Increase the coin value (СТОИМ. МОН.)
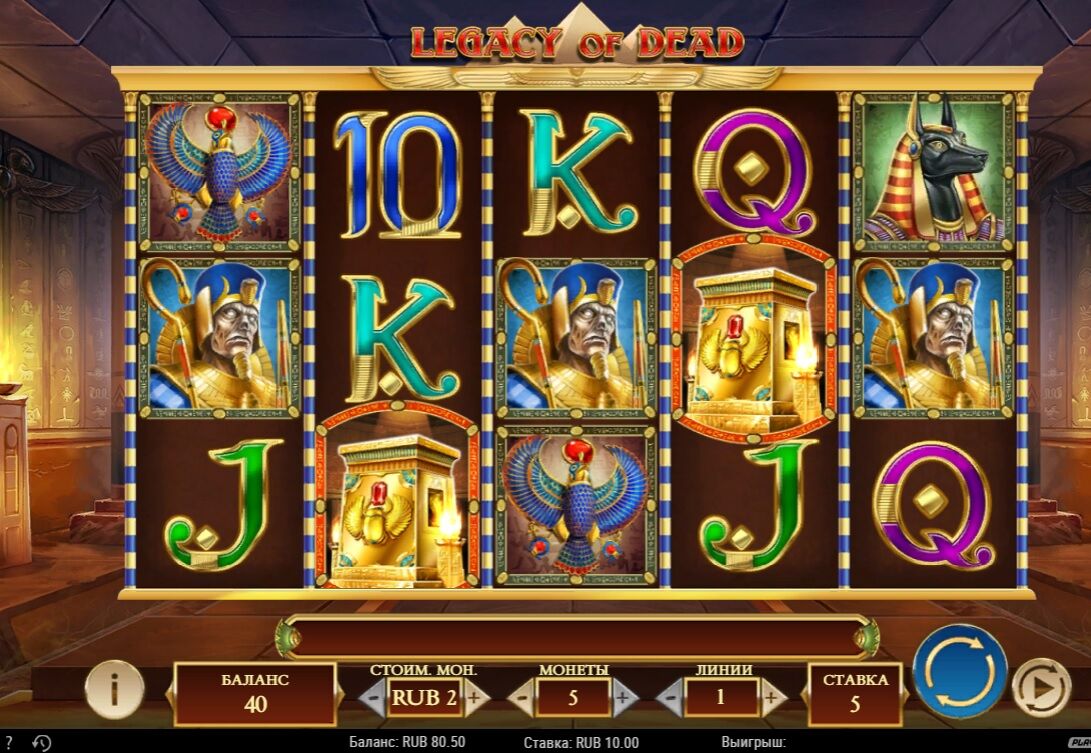This screenshot has width=1091, height=753. click(473, 696)
